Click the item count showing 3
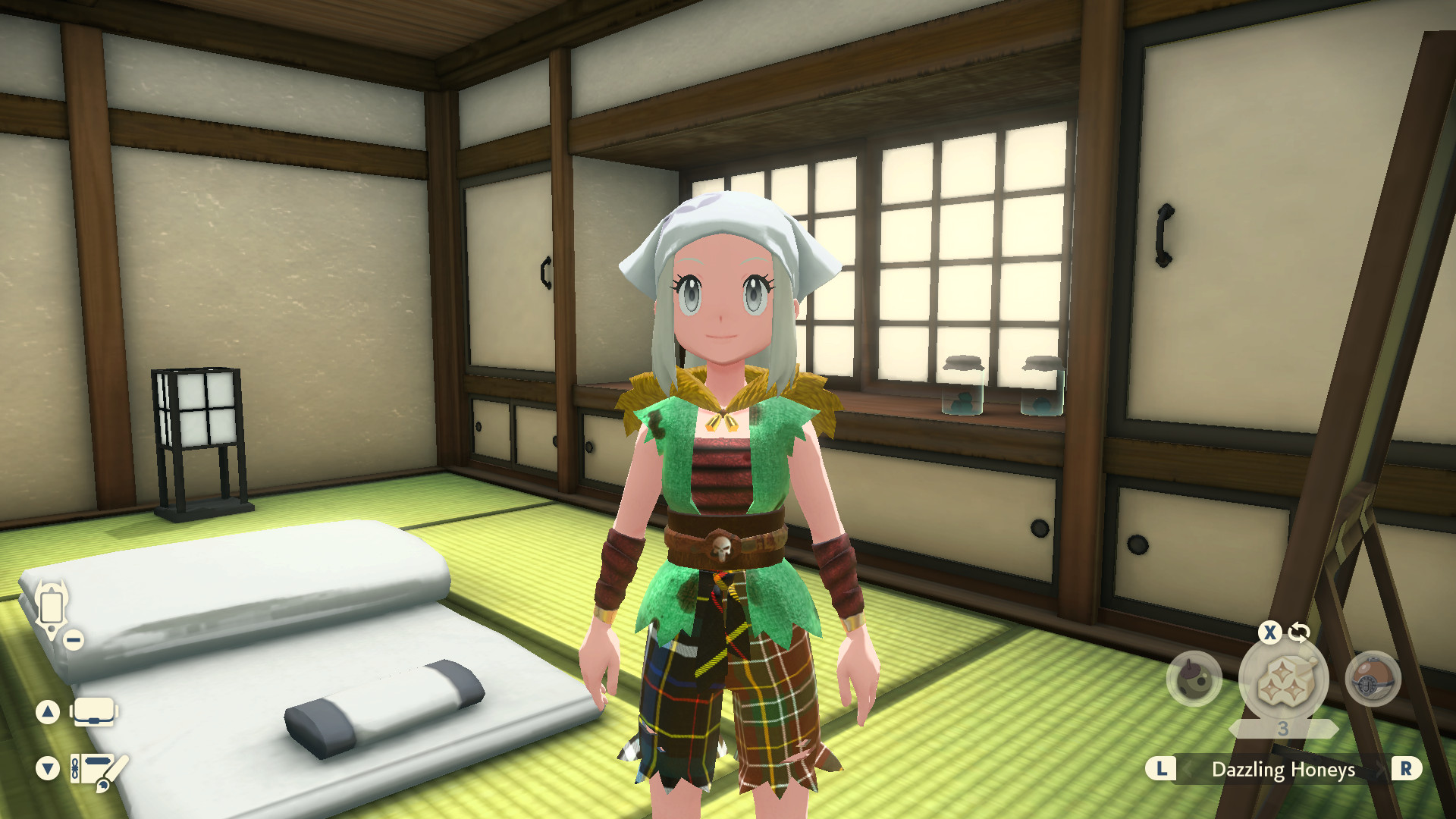Viewport: 1456px width, 819px height. tap(1284, 728)
